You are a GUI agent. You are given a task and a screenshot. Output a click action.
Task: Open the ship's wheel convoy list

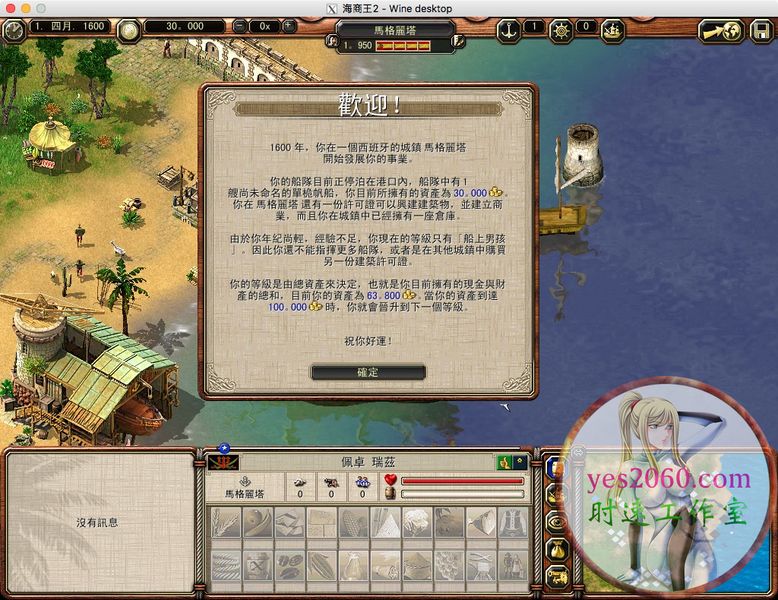pyautogui.click(x=562, y=29)
